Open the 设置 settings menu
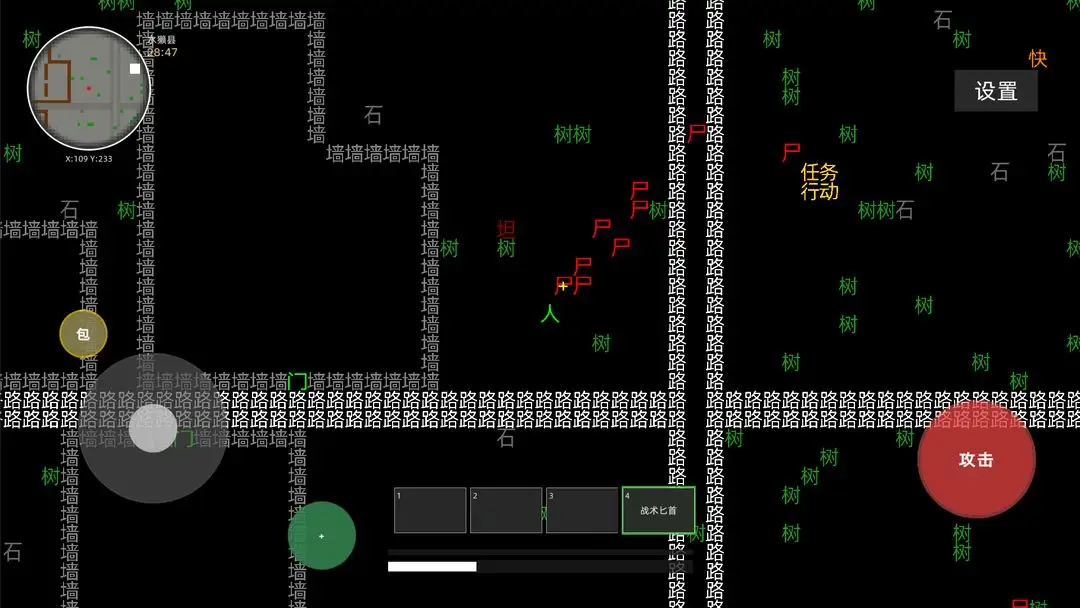The image size is (1080, 608). tap(996, 91)
